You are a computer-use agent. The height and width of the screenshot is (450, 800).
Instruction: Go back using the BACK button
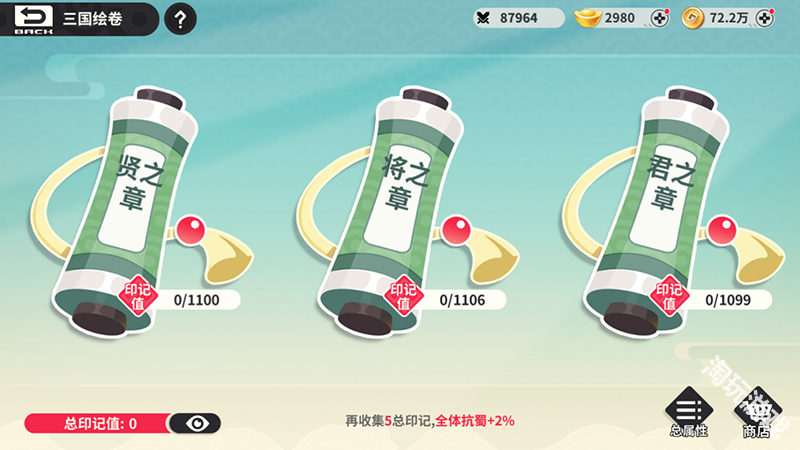31,19
